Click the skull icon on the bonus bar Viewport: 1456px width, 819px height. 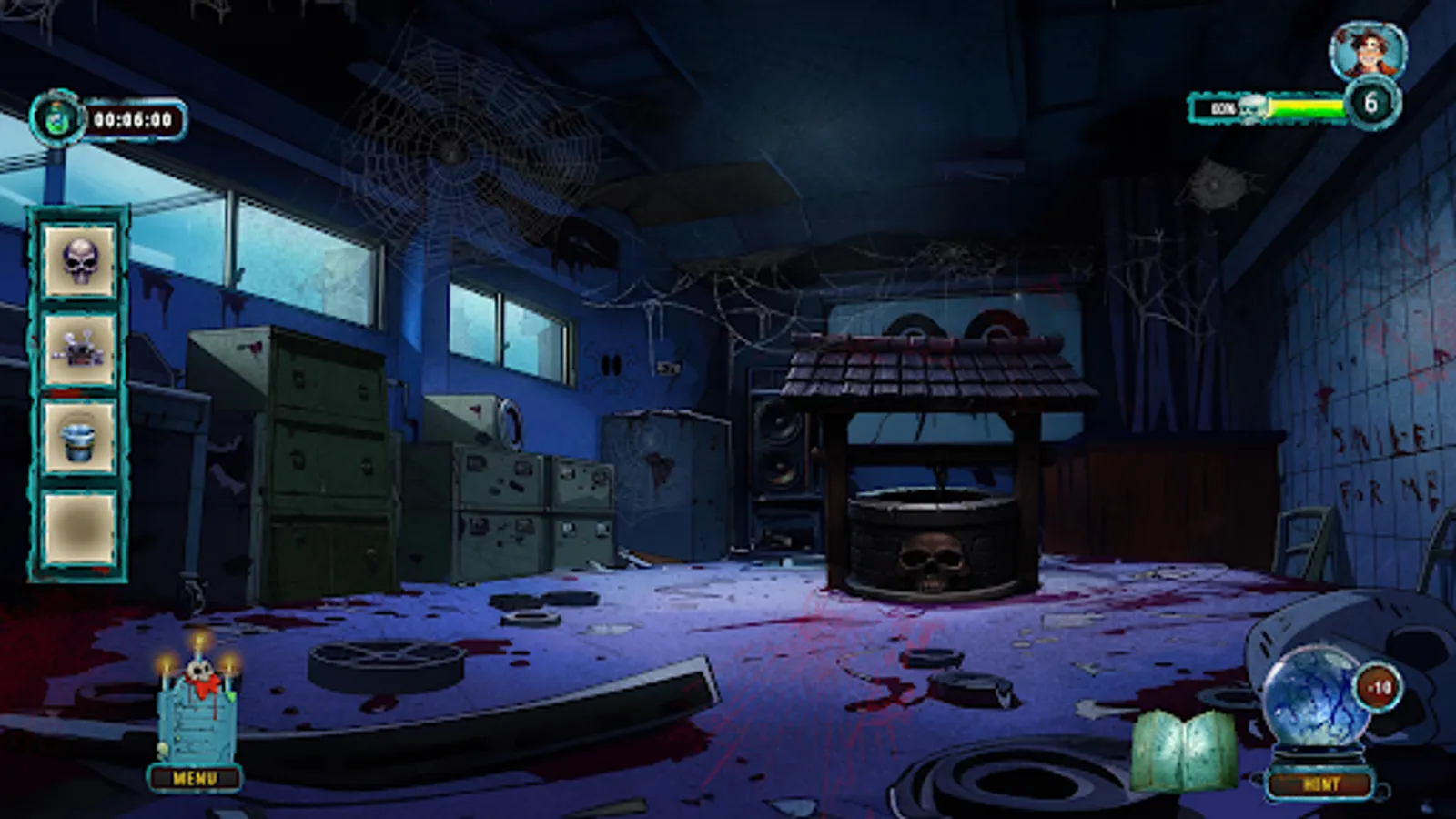(x=1251, y=107)
